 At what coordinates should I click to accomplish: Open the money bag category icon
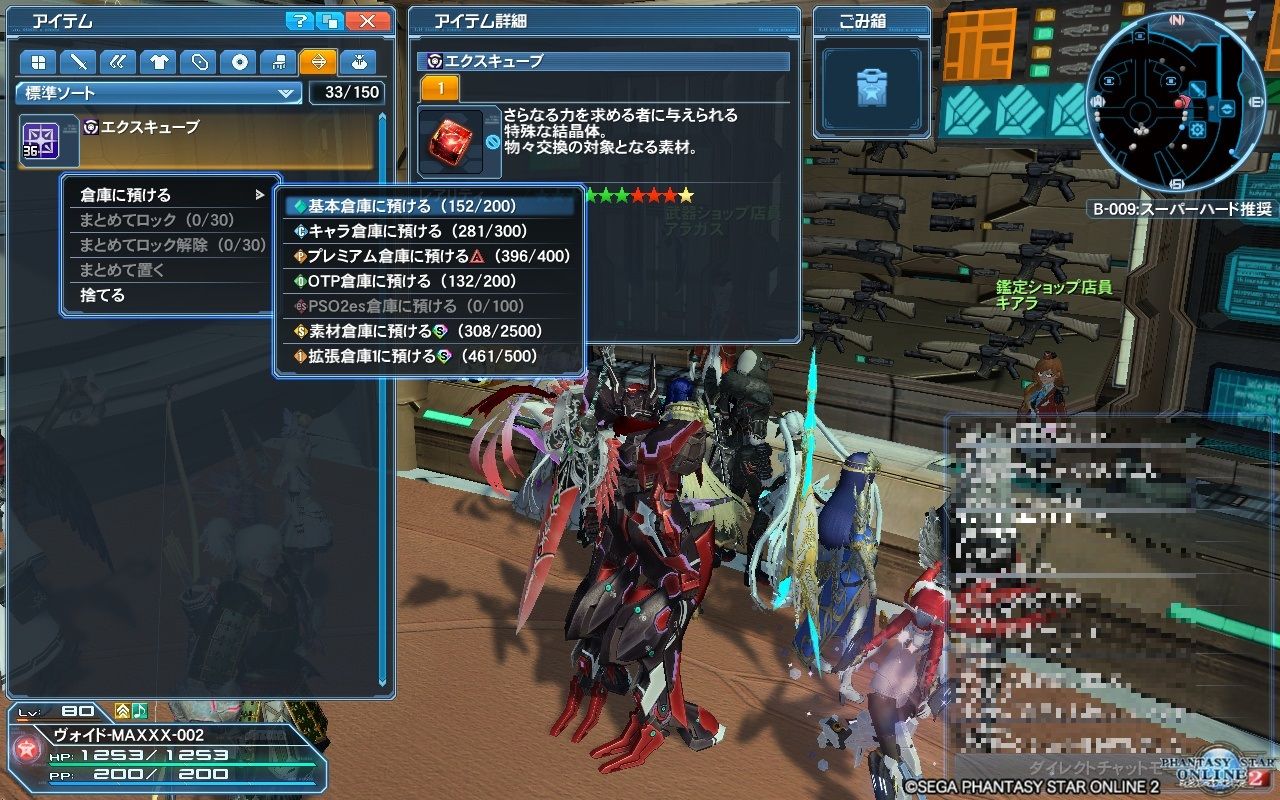pos(361,62)
